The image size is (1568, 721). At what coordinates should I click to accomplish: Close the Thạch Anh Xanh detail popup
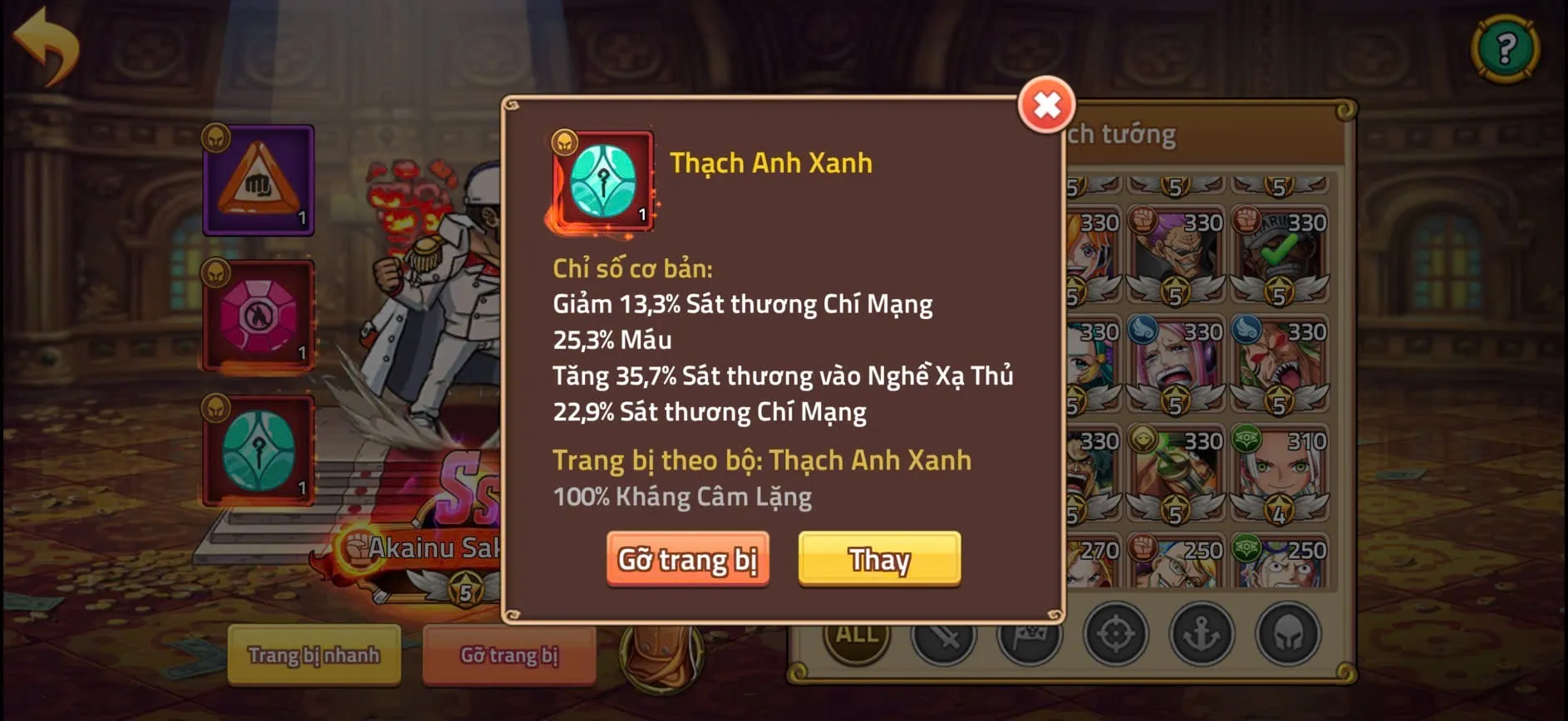pos(1048,105)
